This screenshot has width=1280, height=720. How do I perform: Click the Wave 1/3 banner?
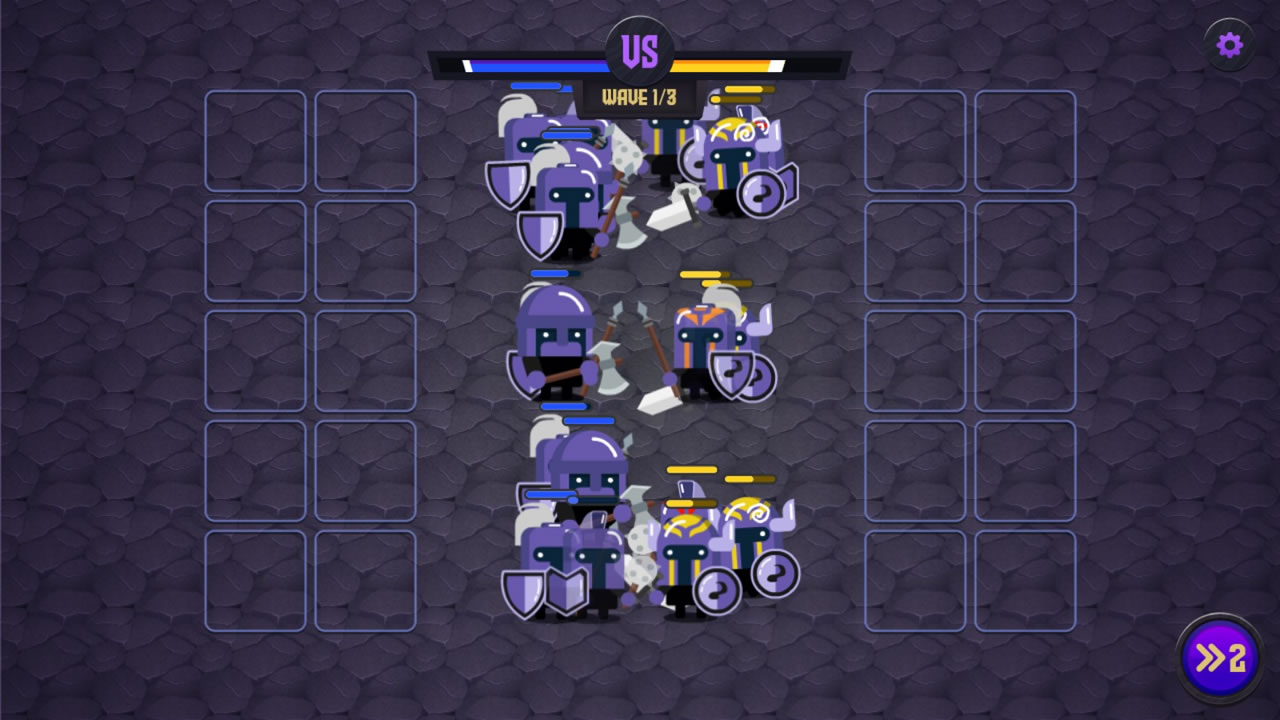click(x=640, y=97)
